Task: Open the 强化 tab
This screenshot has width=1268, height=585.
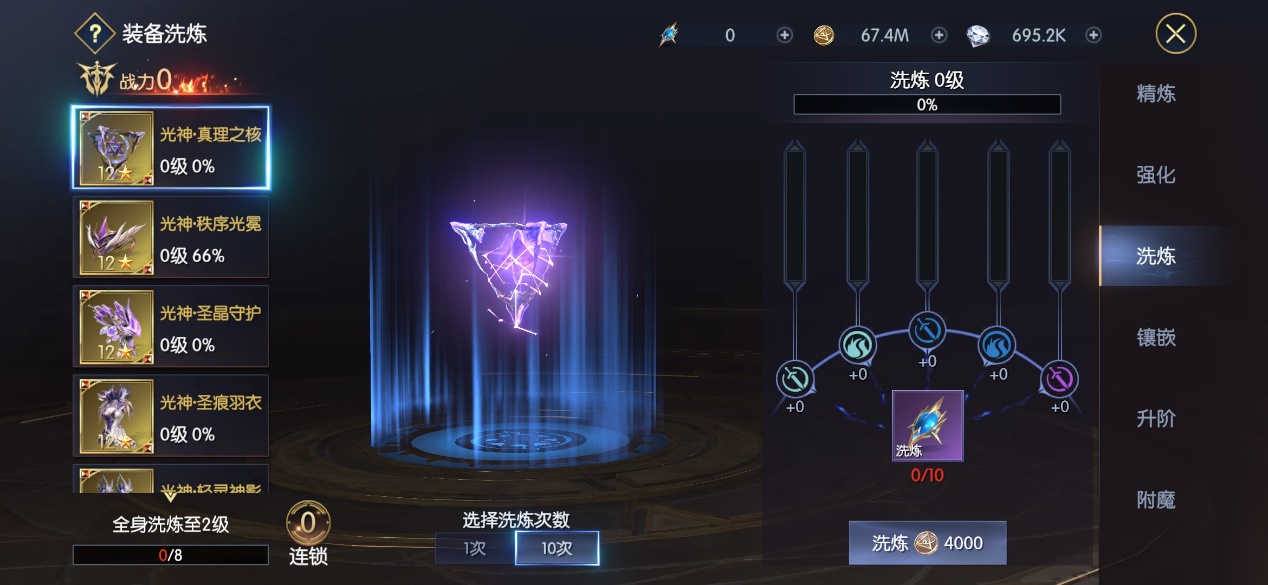Action: 1155,175
